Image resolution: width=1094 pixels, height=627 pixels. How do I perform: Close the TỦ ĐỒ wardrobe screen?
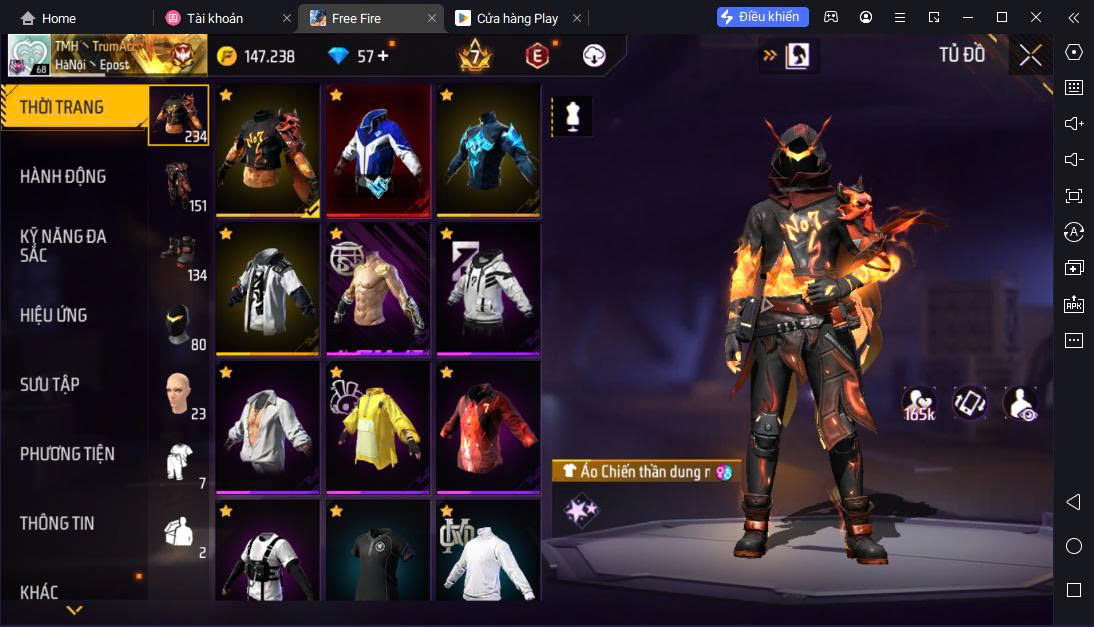point(1030,55)
